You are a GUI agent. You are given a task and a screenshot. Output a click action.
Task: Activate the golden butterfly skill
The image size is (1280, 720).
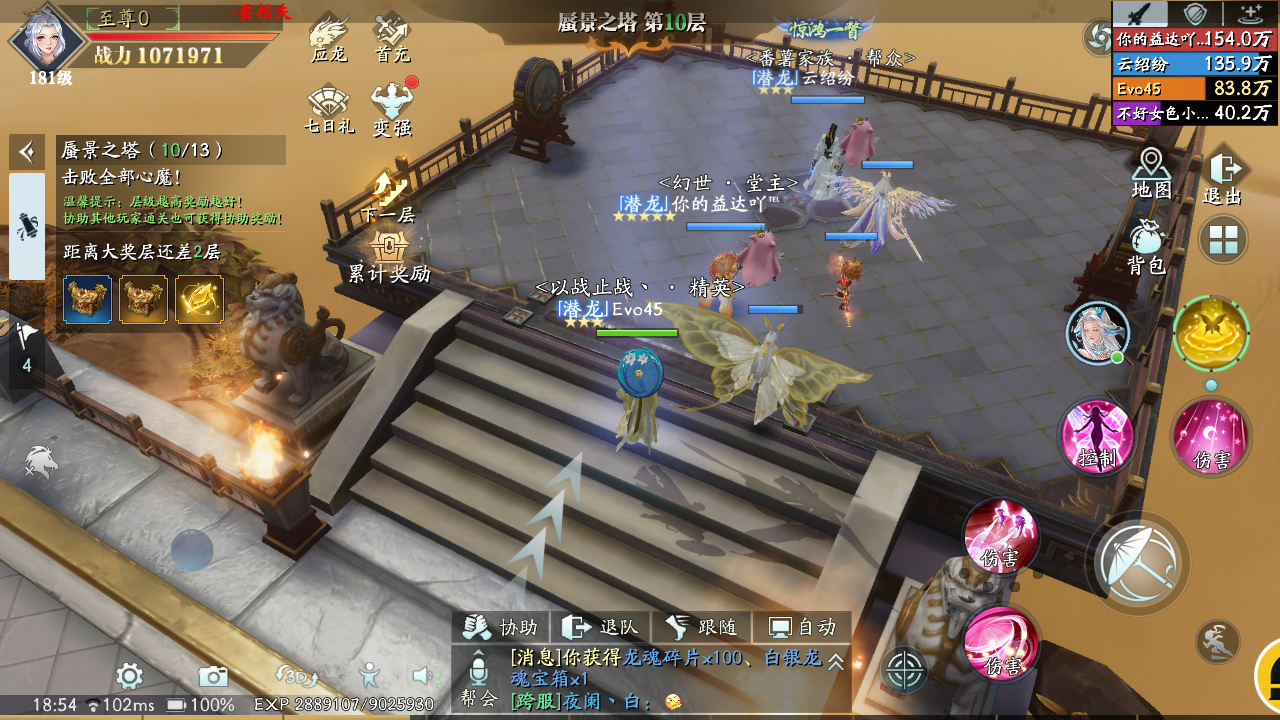(1211, 334)
